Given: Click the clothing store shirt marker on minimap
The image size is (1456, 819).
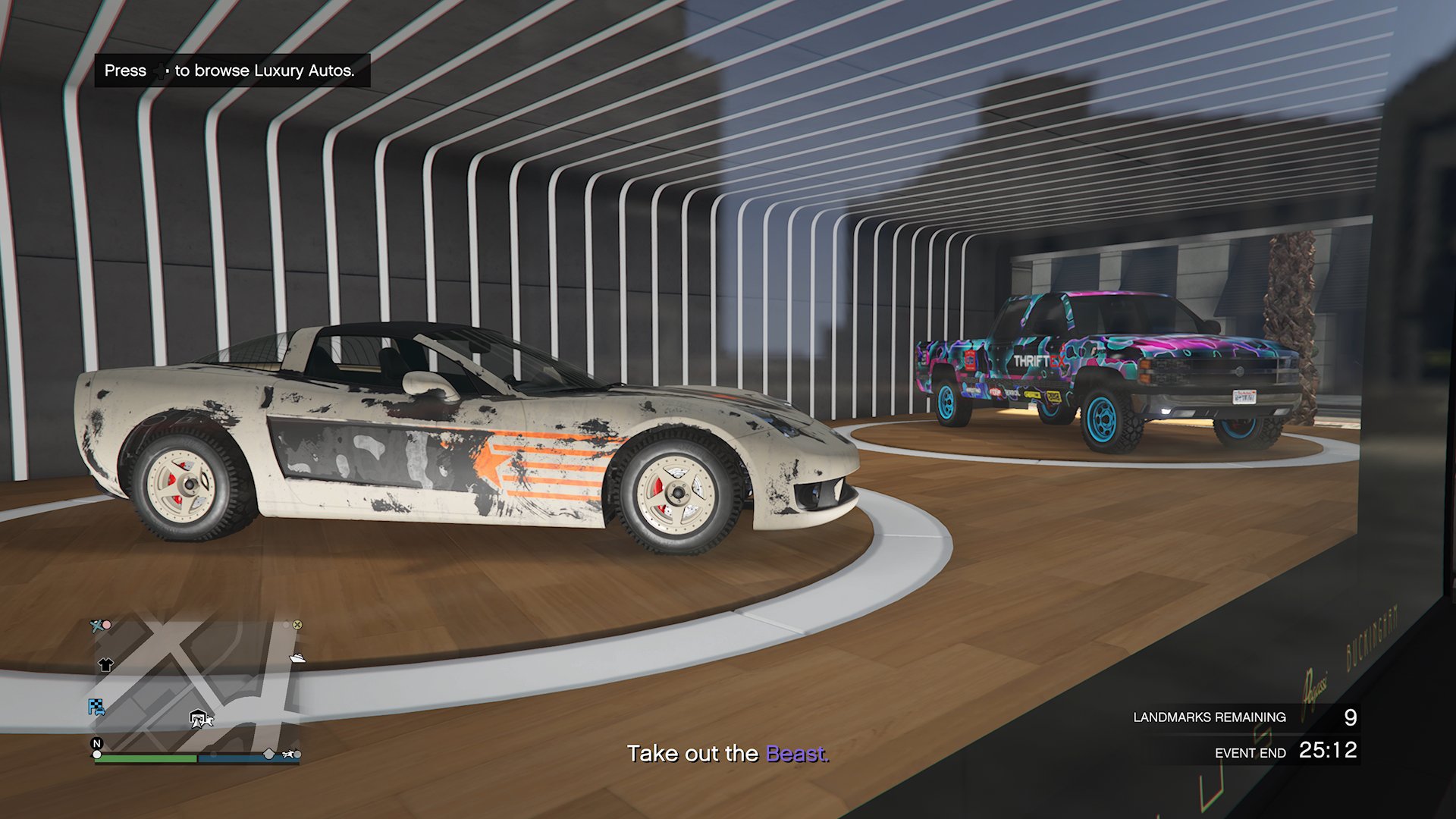Looking at the screenshot, I should click(x=105, y=665).
